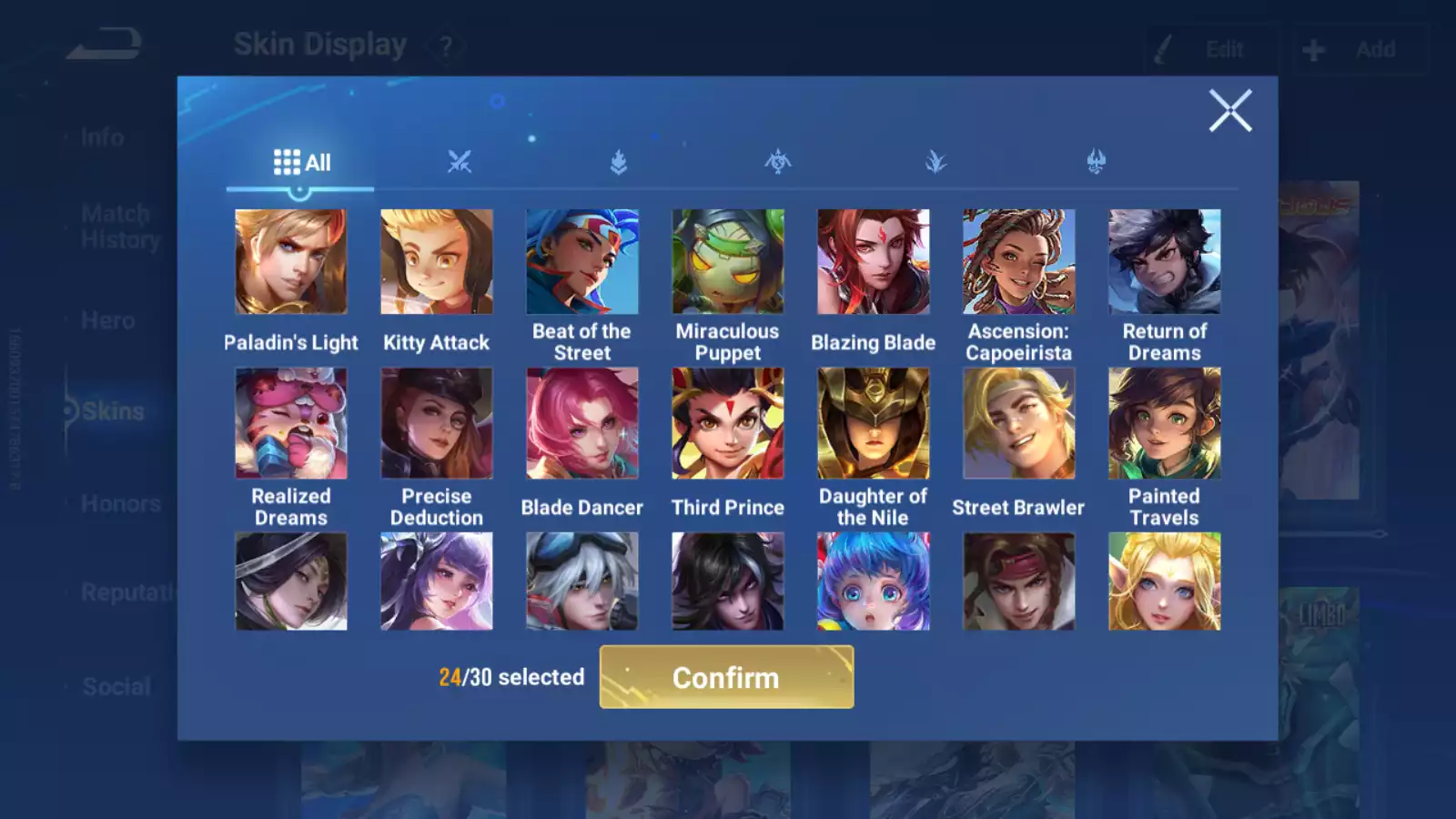Image resolution: width=1456 pixels, height=819 pixels.
Task: Toggle the Blazing Blade skin selection
Action: [x=873, y=261]
